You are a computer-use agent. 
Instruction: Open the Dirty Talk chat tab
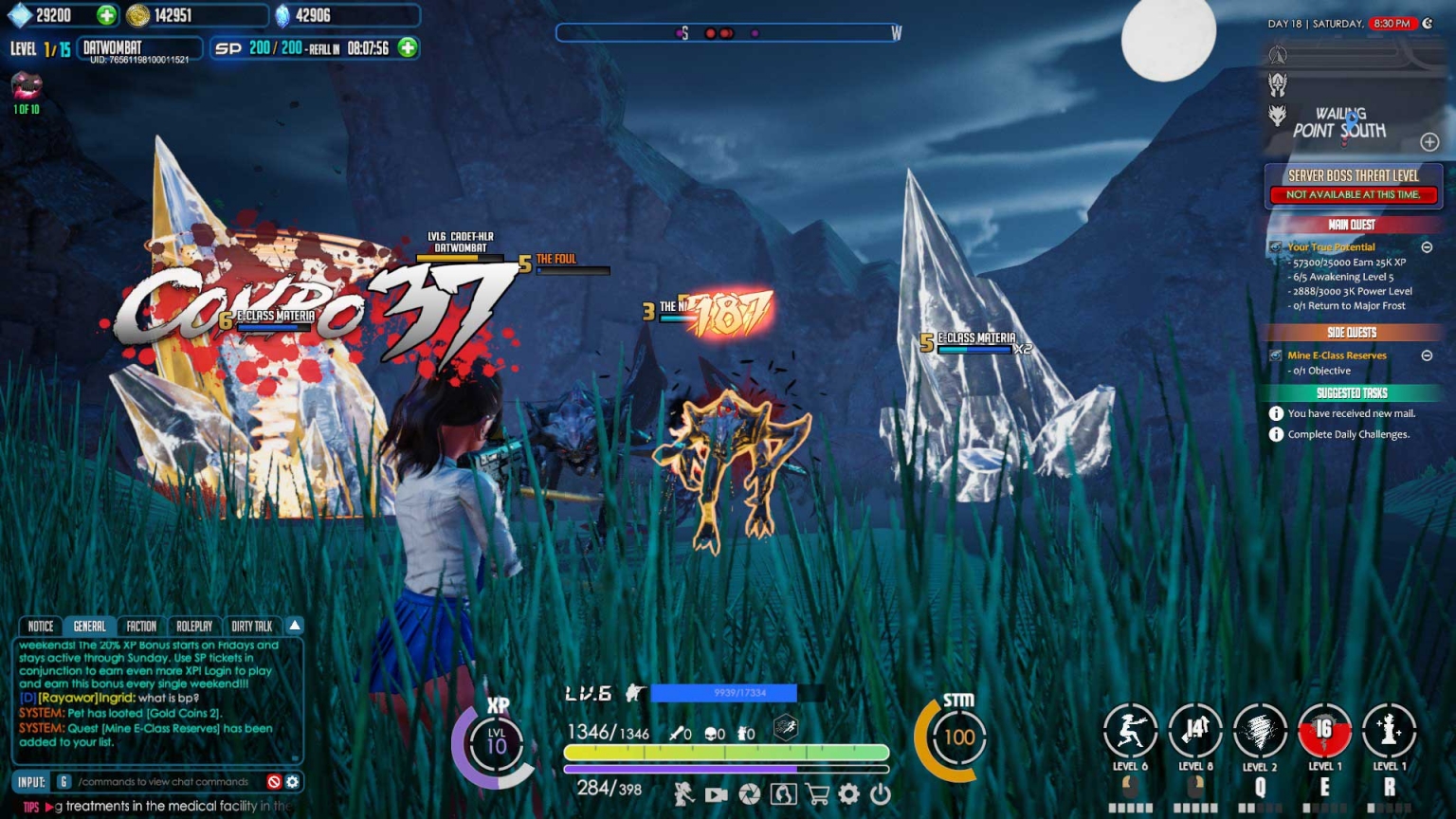[x=252, y=627]
